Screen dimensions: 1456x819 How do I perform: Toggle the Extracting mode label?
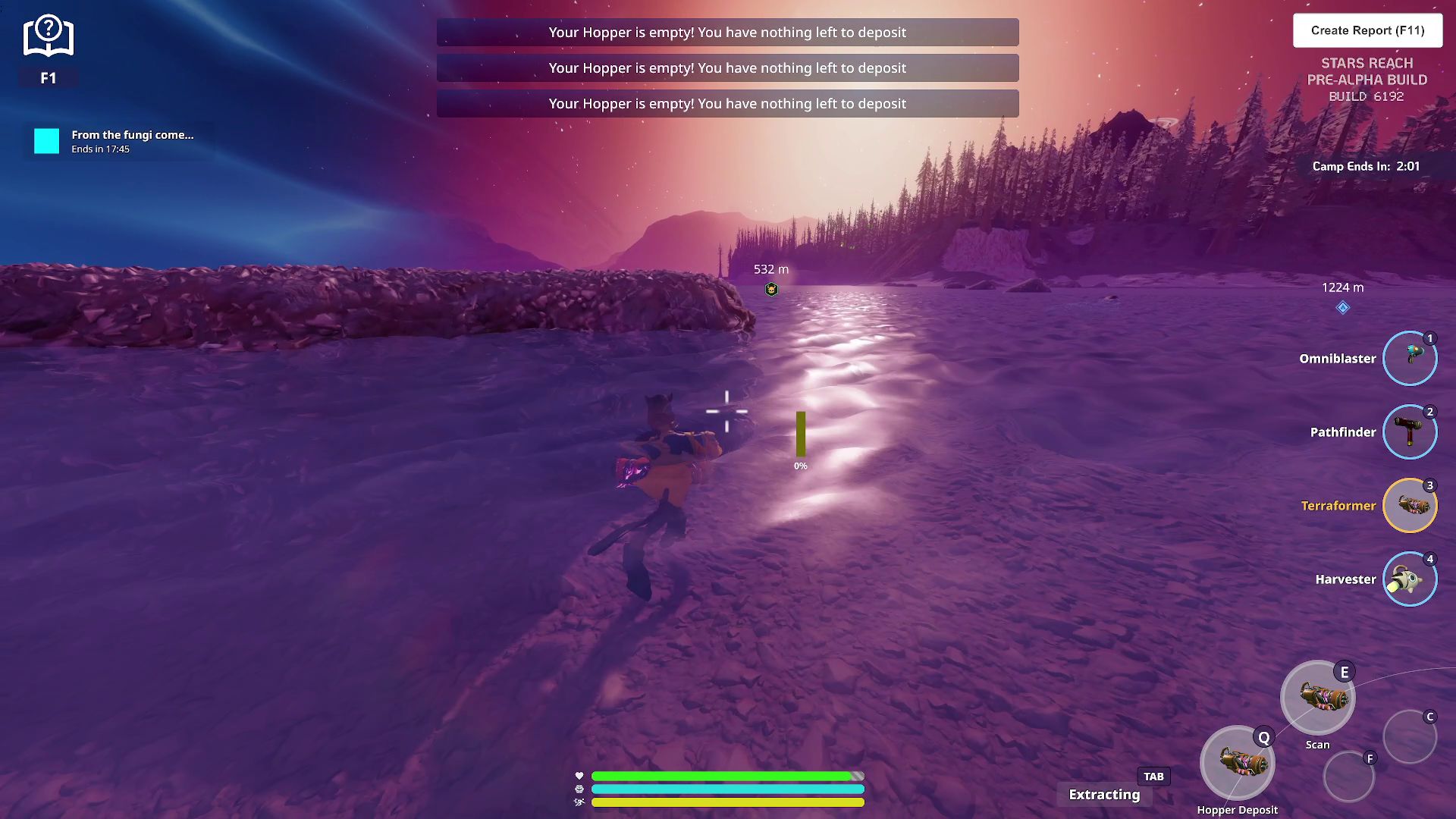pos(1104,794)
